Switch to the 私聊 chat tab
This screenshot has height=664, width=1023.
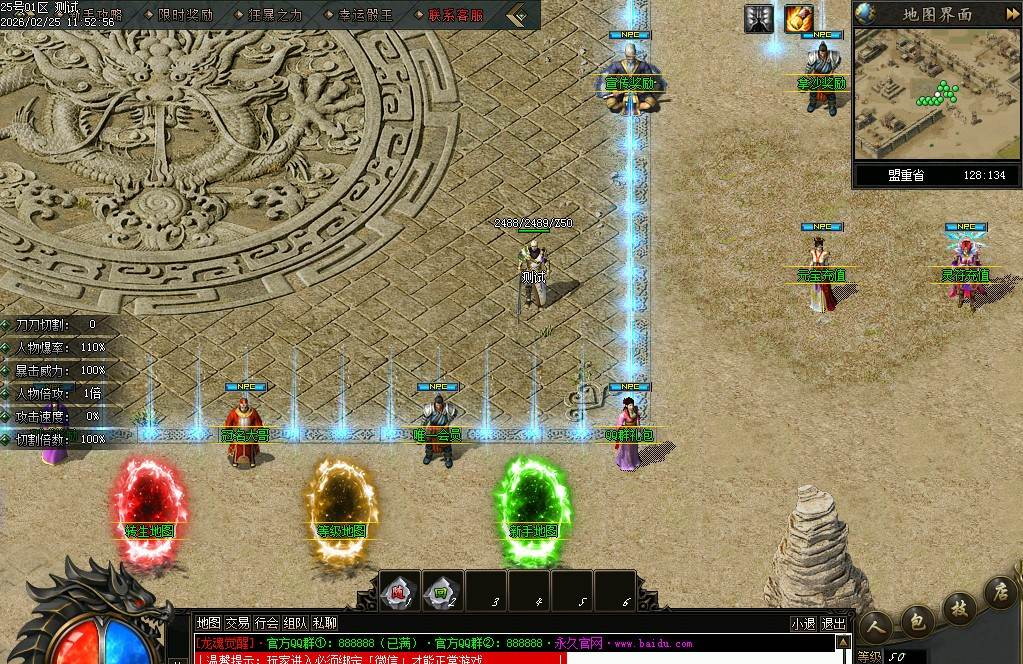click(x=324, y=623)
